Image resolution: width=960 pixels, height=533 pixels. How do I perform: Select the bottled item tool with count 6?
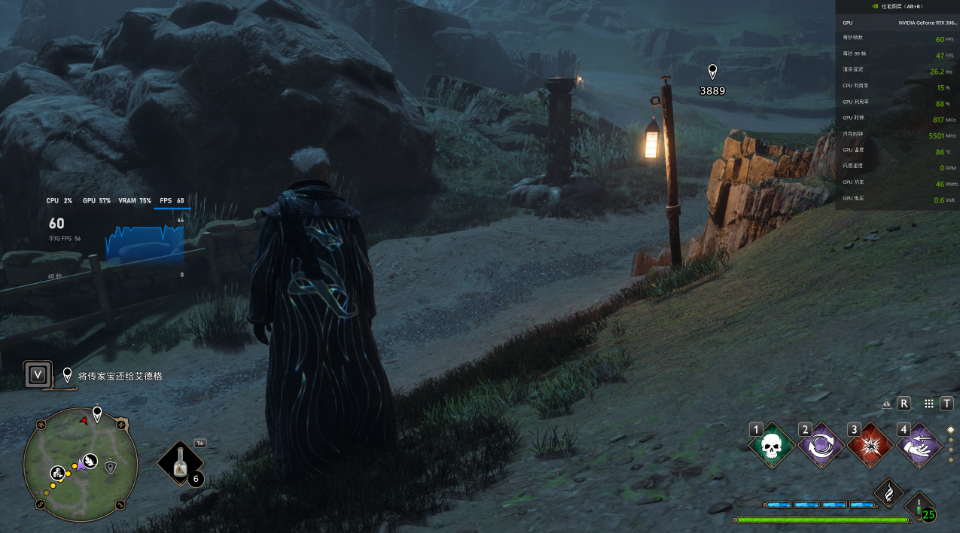pyautogui.click(x=181, y=463)
